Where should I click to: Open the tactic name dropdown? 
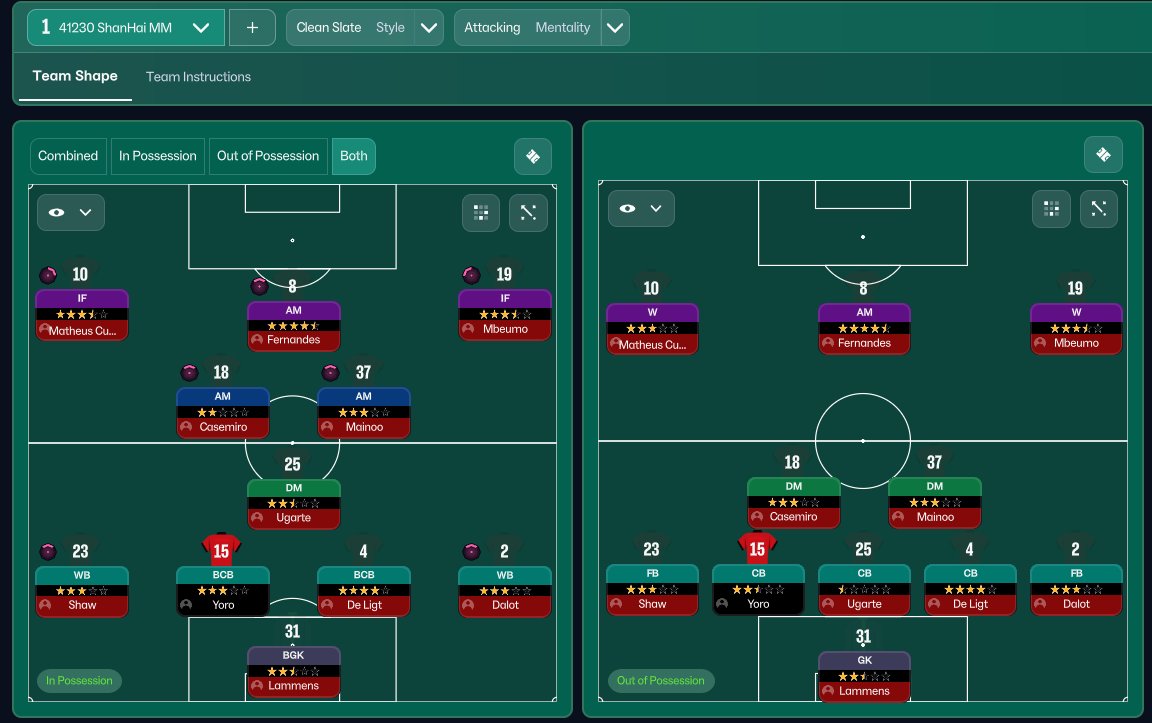pyautogui.click(x=201, y=28)
